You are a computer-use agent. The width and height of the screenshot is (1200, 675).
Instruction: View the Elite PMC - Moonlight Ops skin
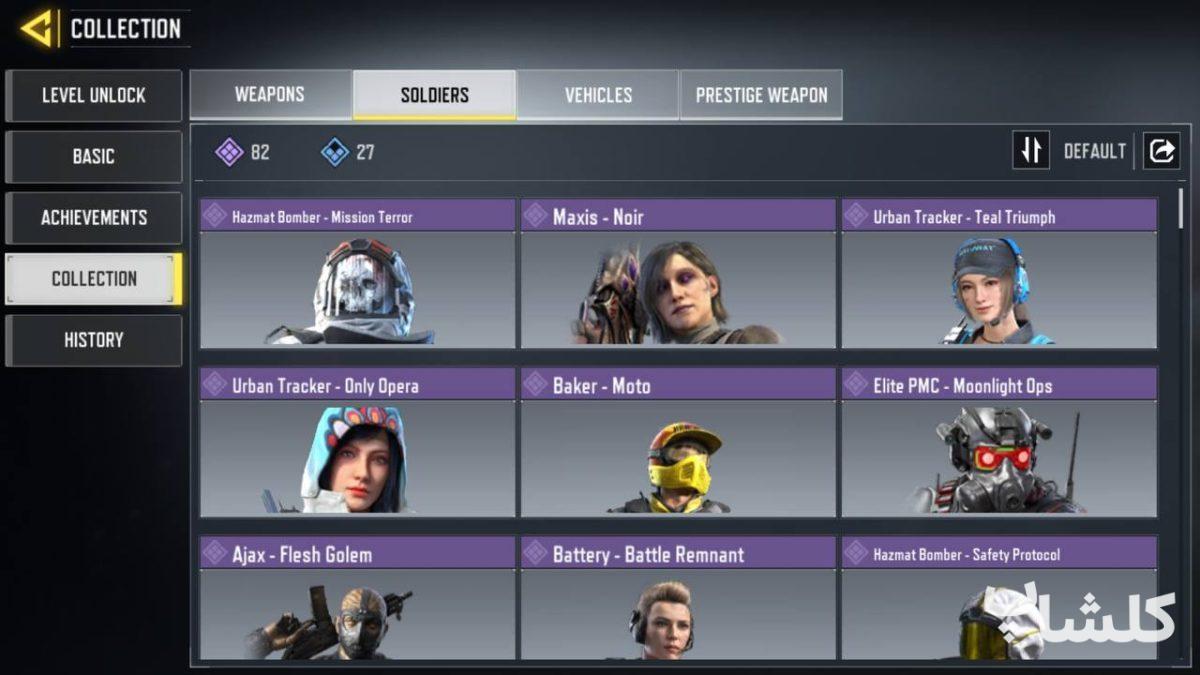tap(999, 442)
